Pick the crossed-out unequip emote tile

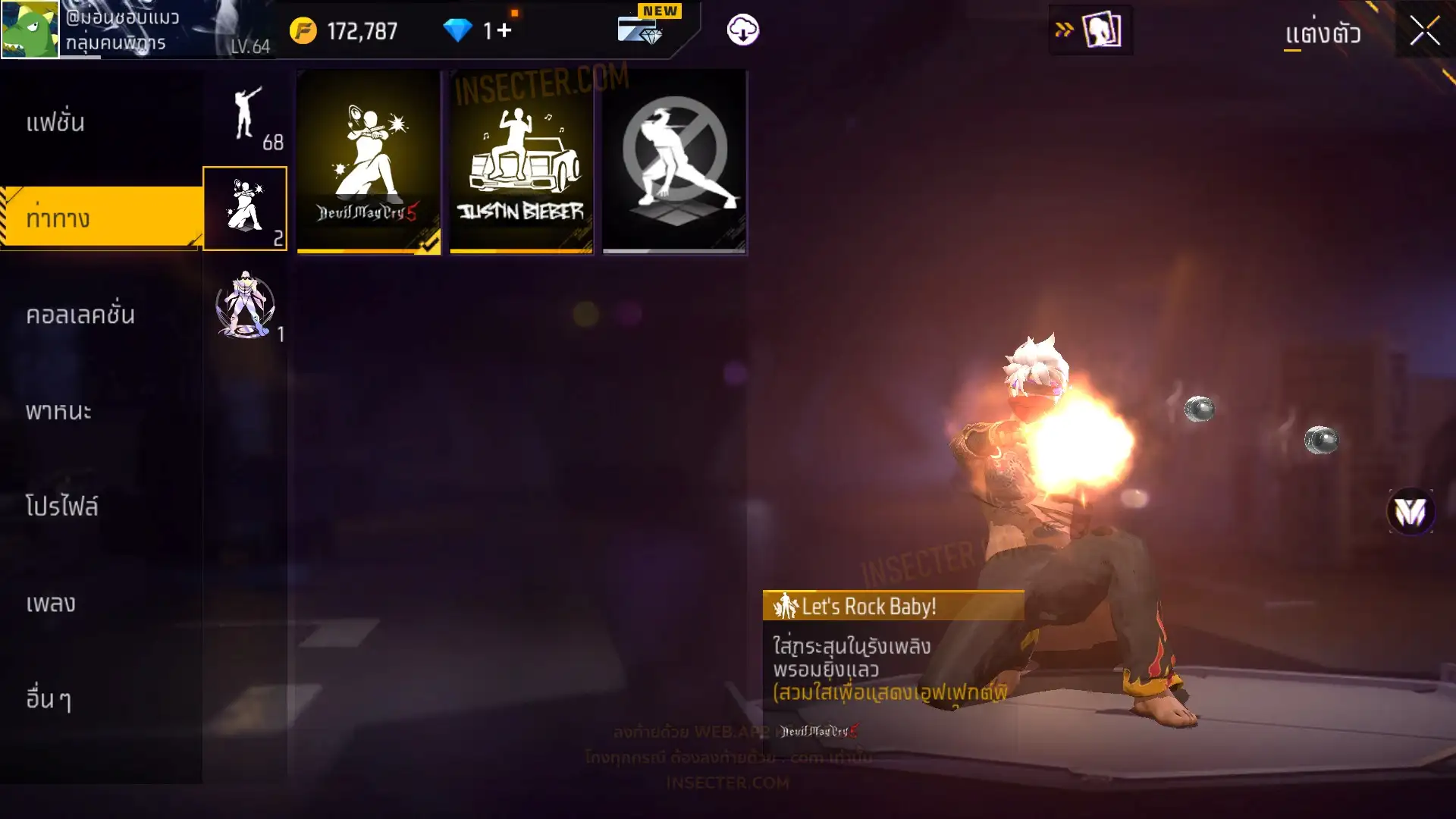coord(674,162)
